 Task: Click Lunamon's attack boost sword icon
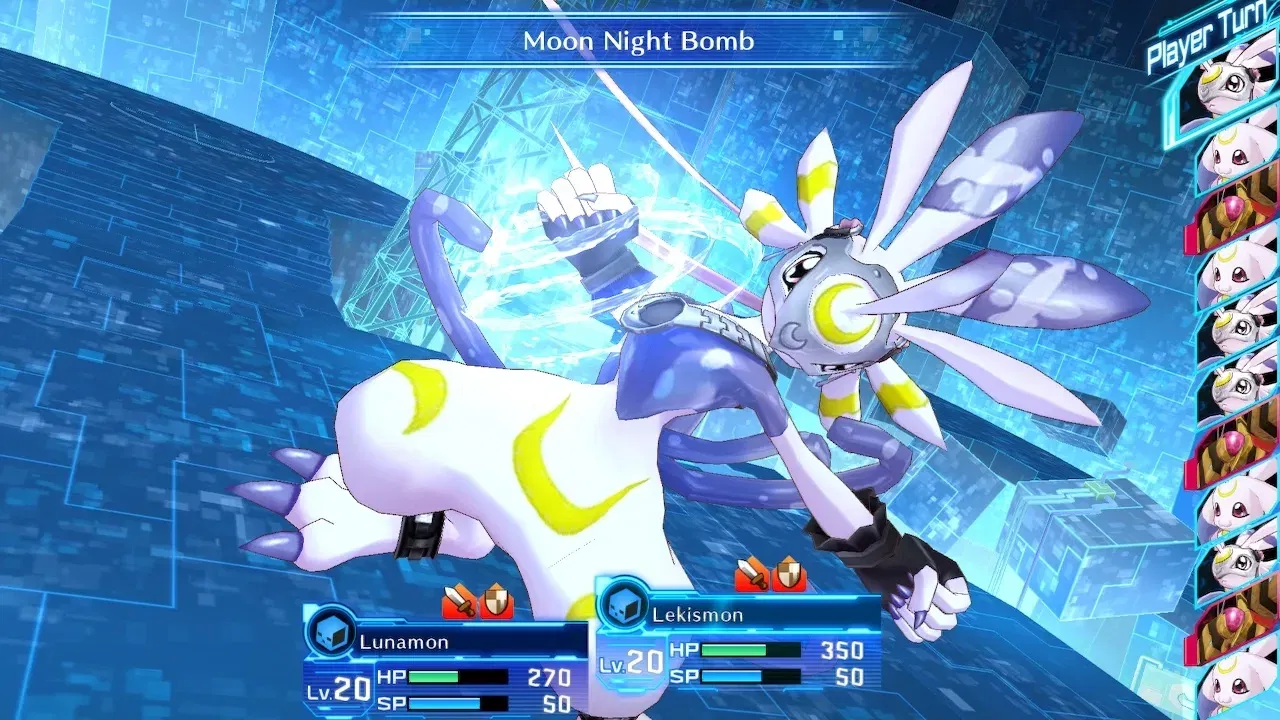460,601
